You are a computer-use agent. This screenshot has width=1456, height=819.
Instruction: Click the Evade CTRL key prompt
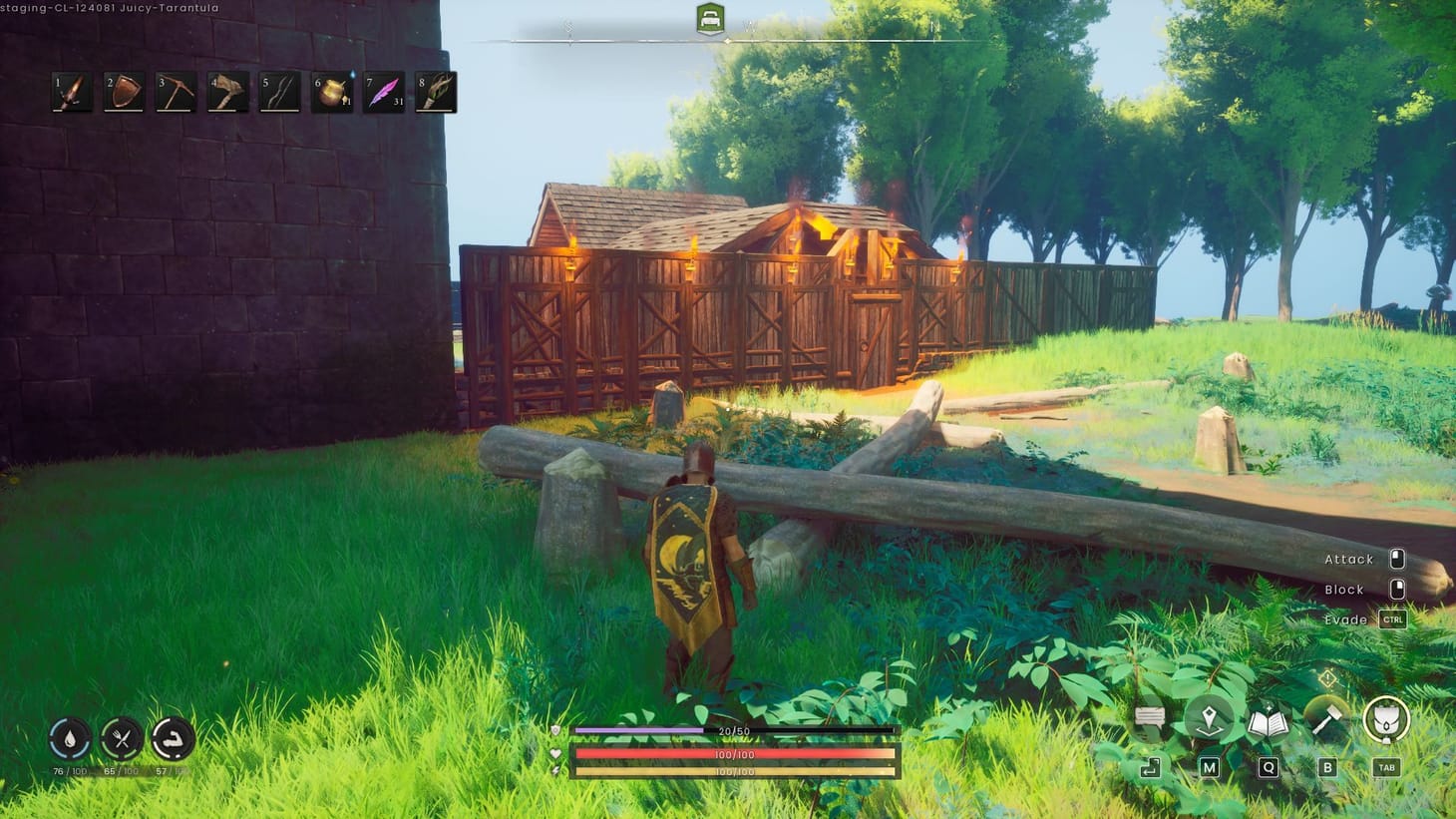[1392, 619]
